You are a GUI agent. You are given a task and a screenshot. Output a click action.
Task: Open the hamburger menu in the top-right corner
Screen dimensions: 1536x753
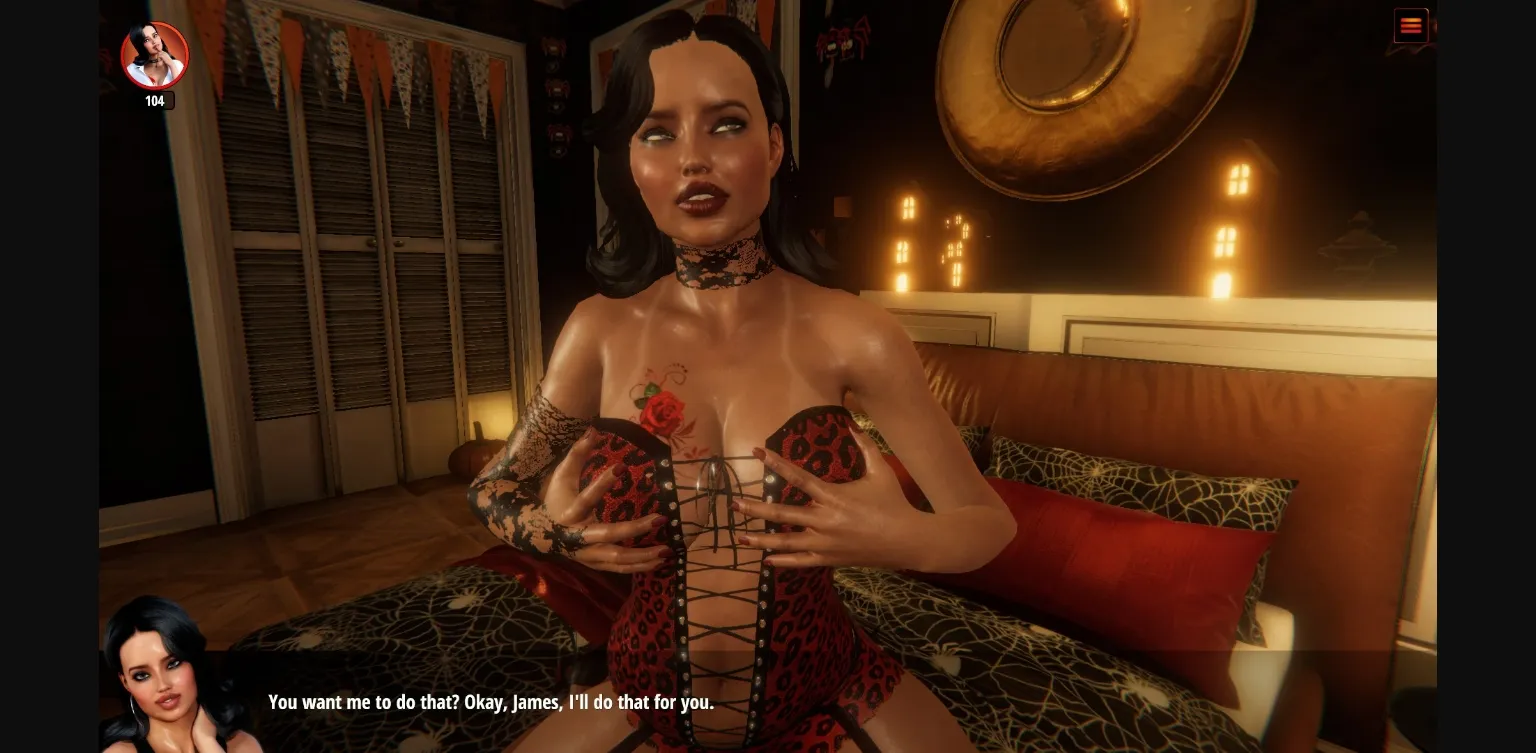(x=1411, y=25)
